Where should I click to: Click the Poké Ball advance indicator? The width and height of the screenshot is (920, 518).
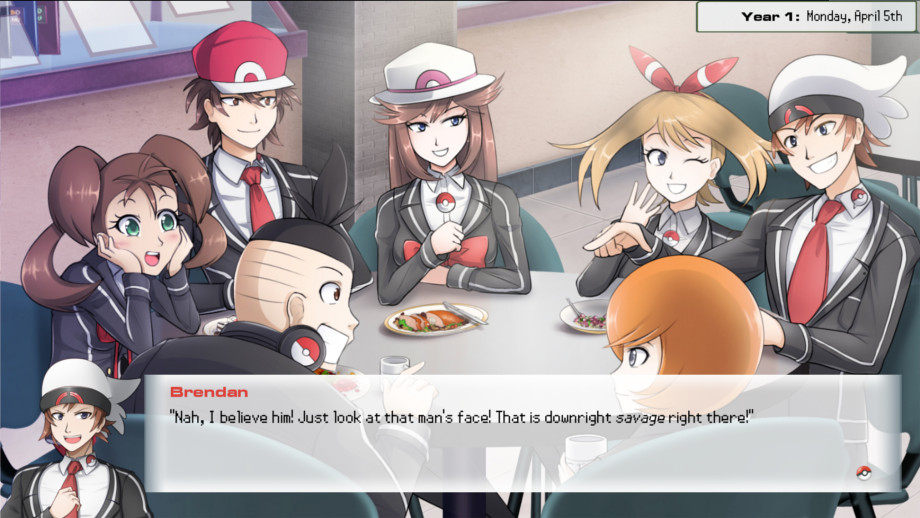click(864, 473)
